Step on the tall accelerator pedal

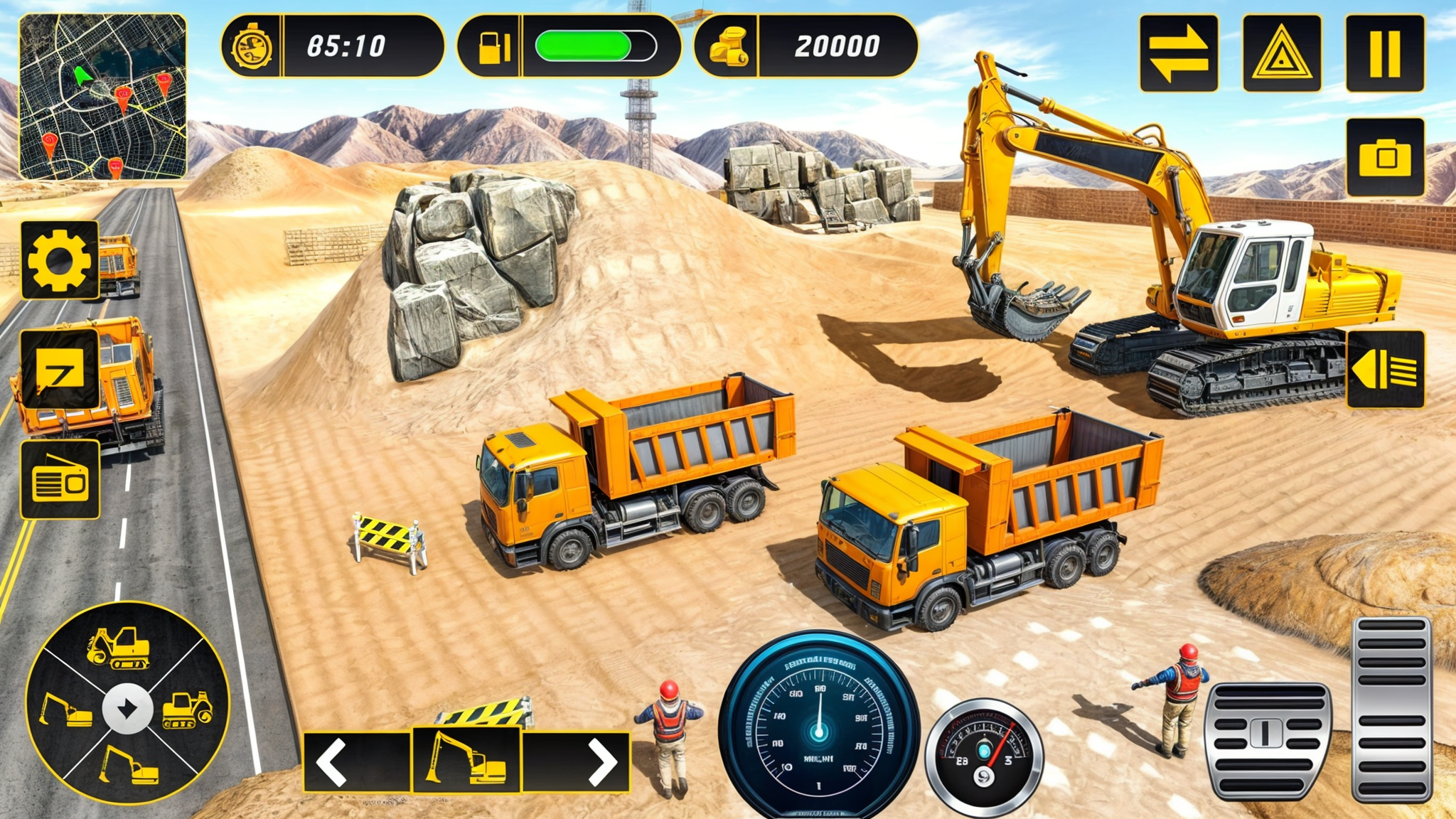[1391, 709]
